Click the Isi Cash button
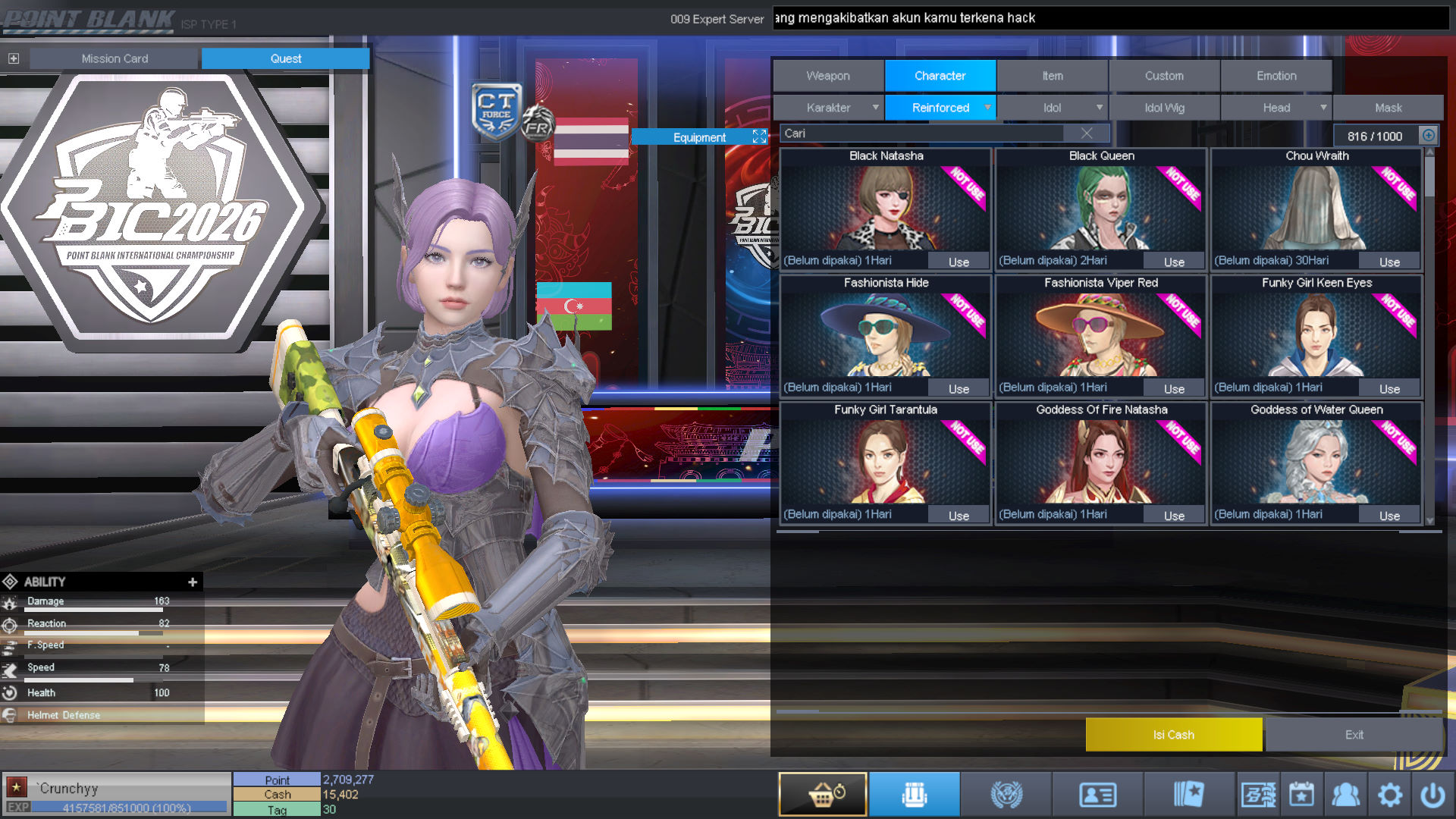This screenshot has height=819, width=1456. [x=1173, y=734]
